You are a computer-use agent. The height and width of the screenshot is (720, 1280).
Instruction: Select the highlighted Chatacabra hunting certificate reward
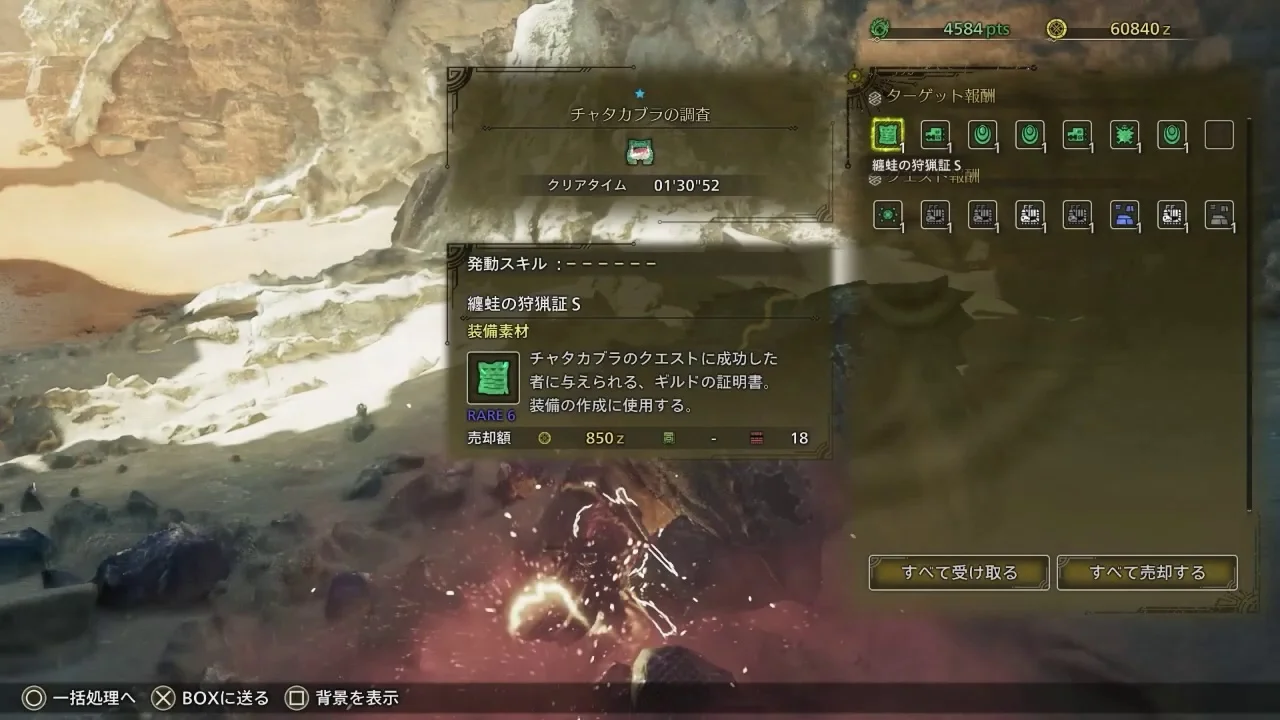point(886,136)
